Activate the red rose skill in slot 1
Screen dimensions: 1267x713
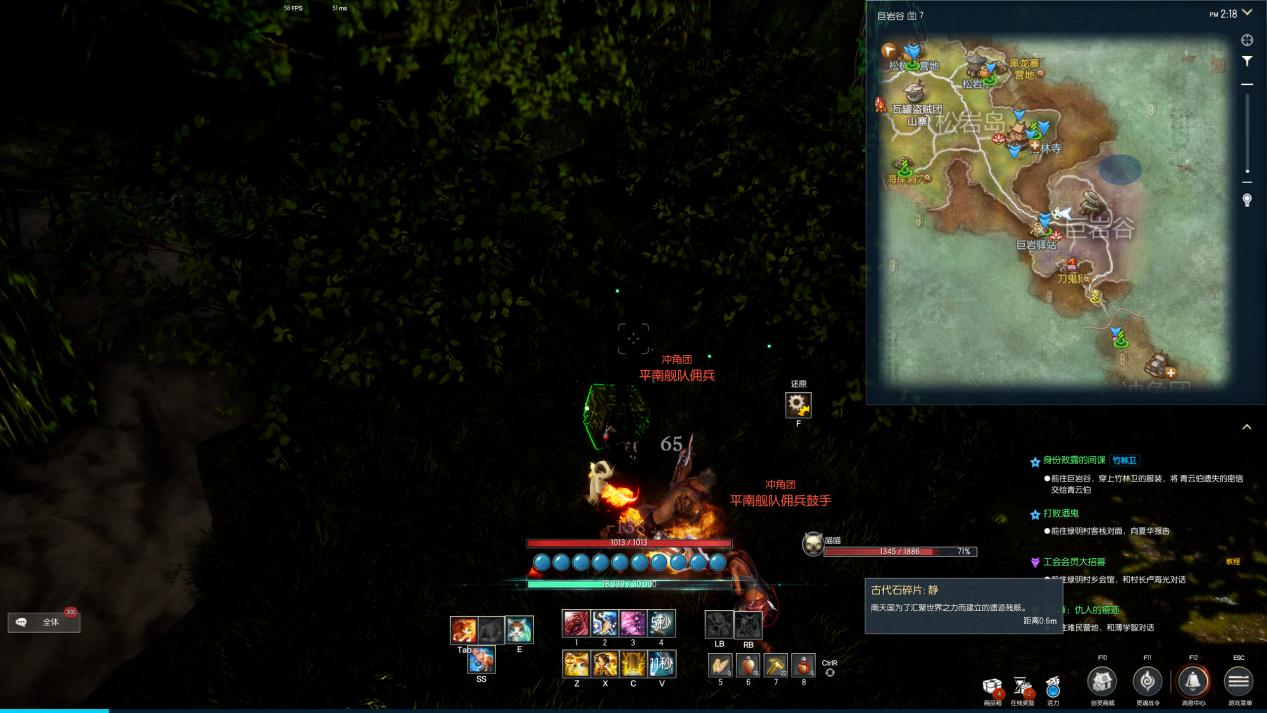point(576,624)
